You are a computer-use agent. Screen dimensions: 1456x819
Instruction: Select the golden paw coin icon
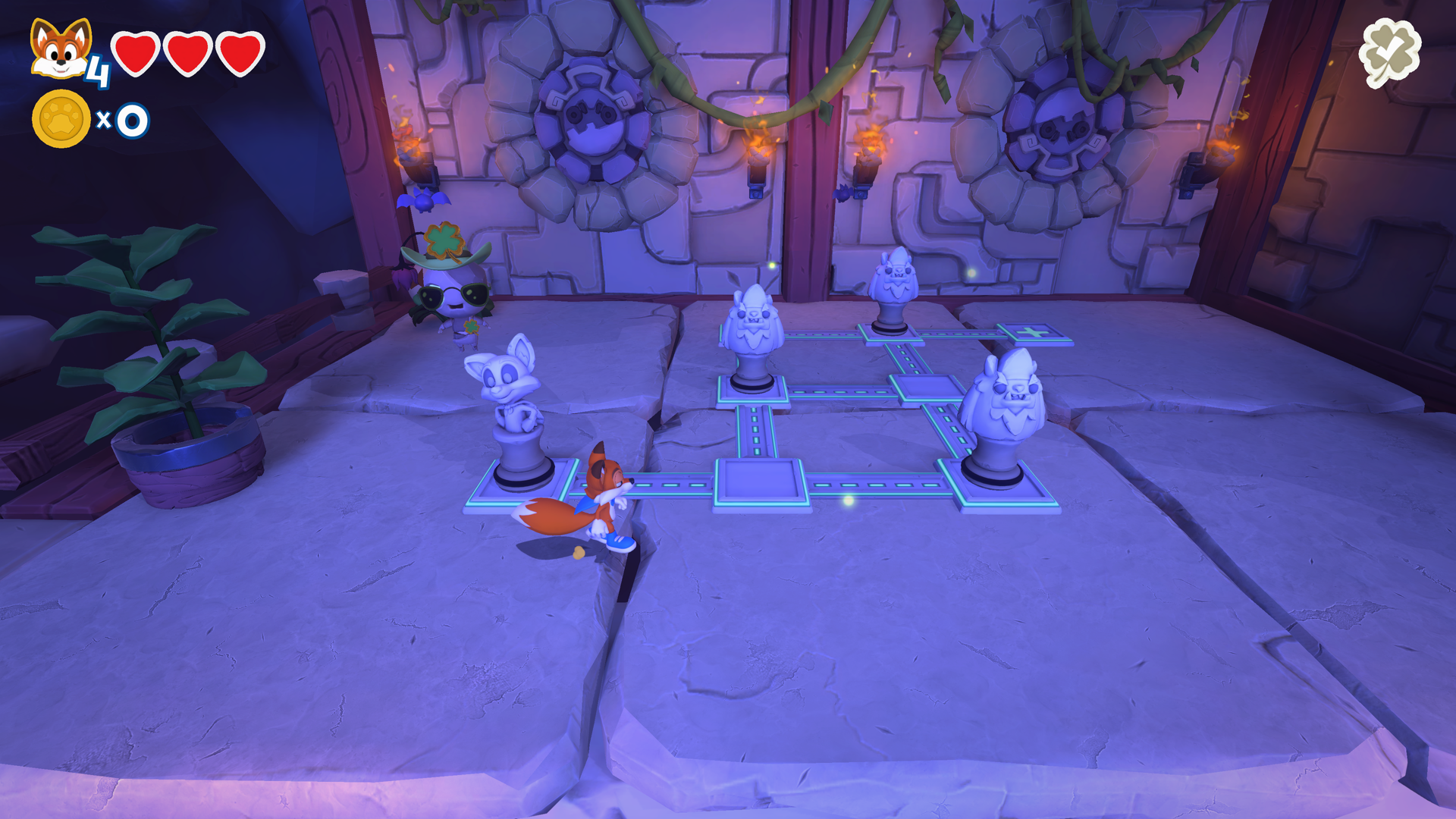(62, 115)
